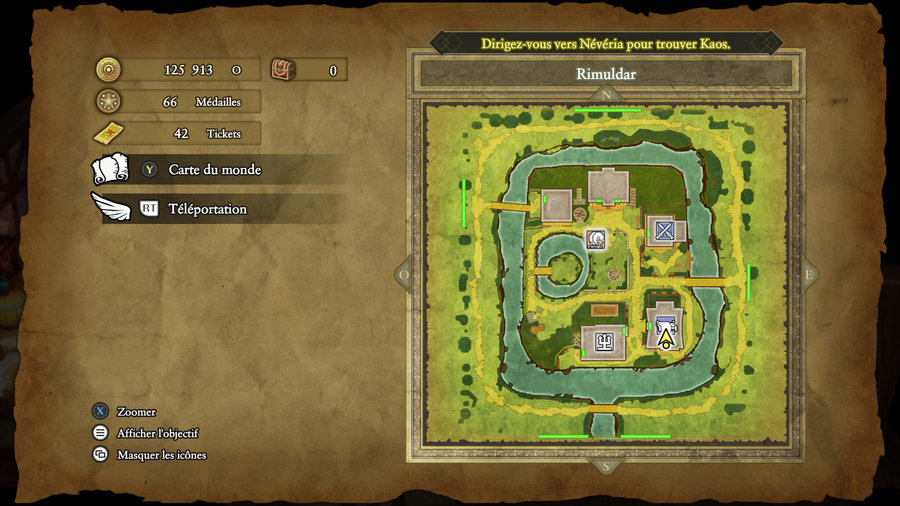Show the objective with Afficher l'objectif
900x506 pixels.
(157, 433)
